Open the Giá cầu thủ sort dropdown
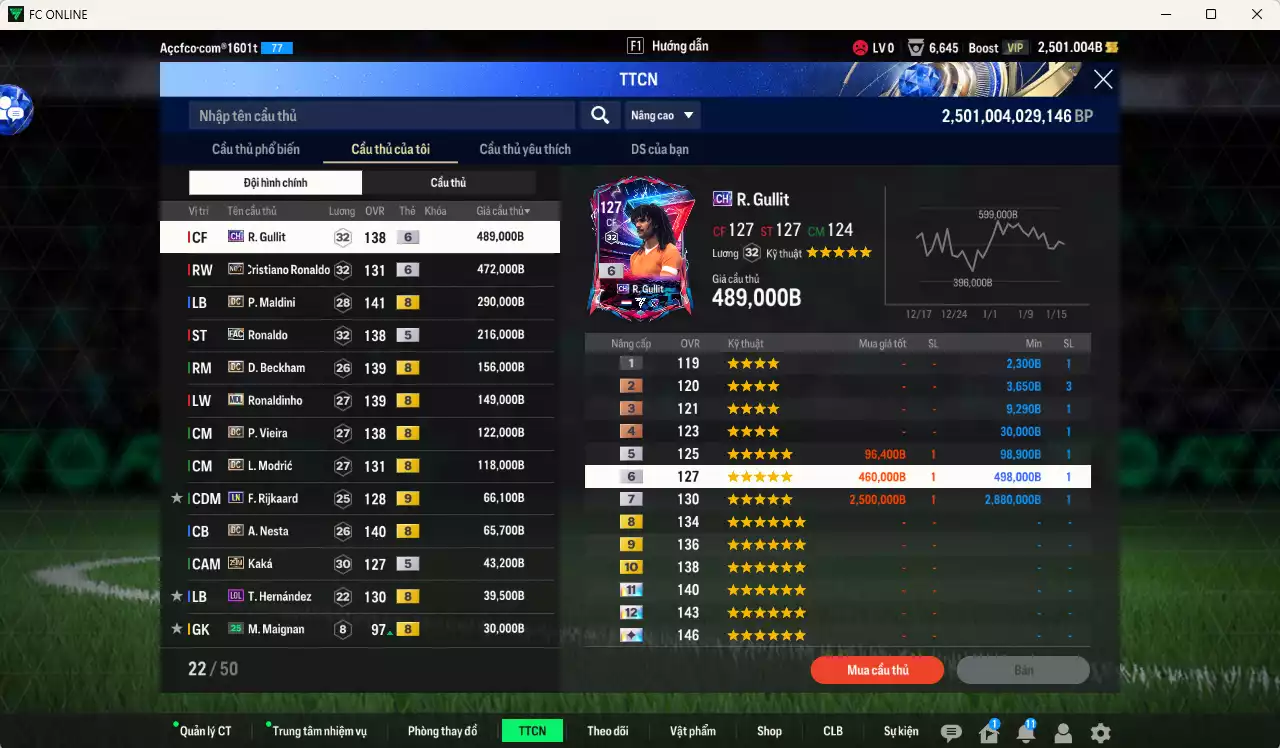The width and height of the screenshot is (1280, 748). (x=500, y=210)
